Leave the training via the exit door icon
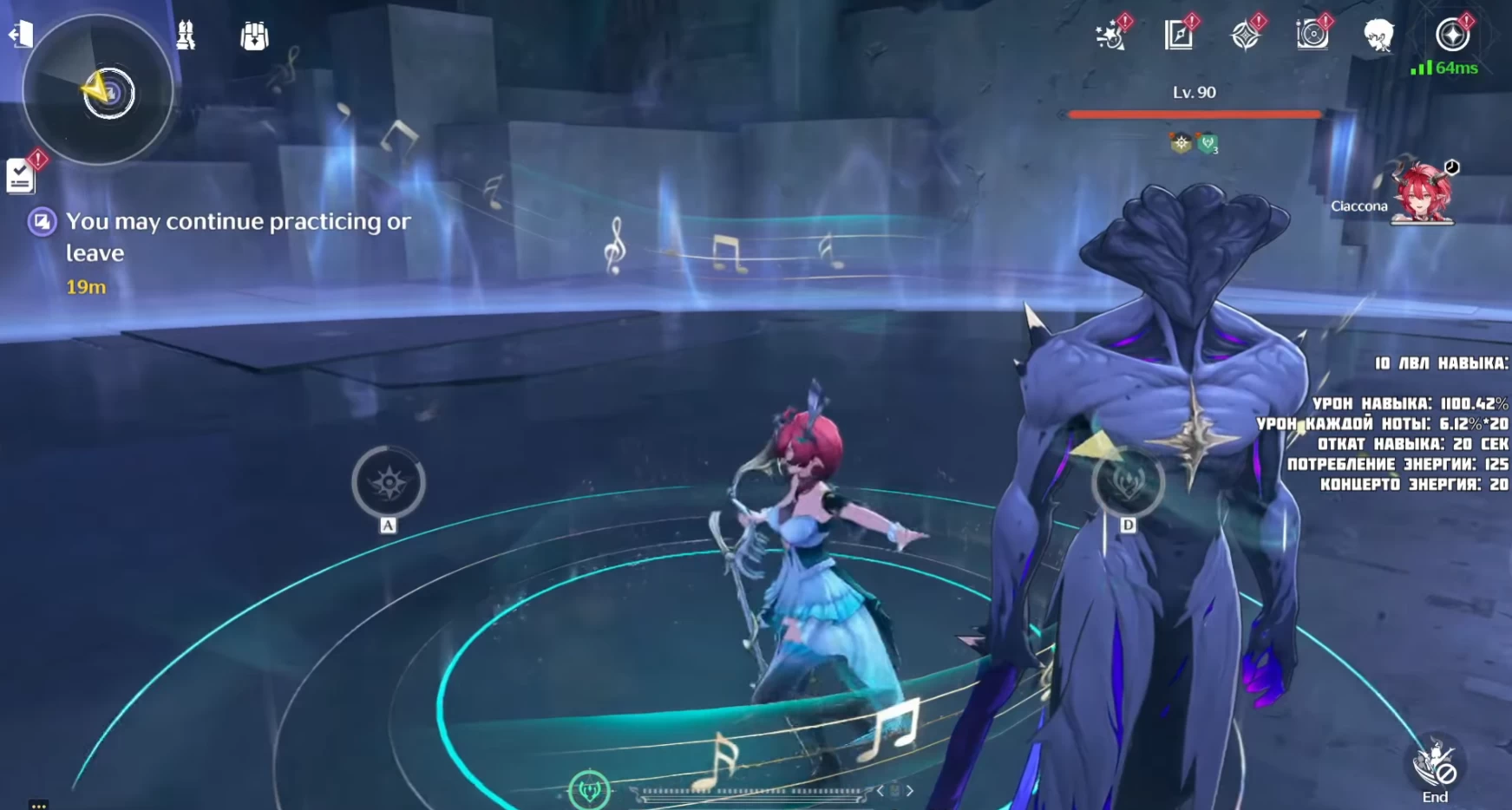The width and height of the screenshot is (1512, 810). pyautogui.click(x=20, y=35)
